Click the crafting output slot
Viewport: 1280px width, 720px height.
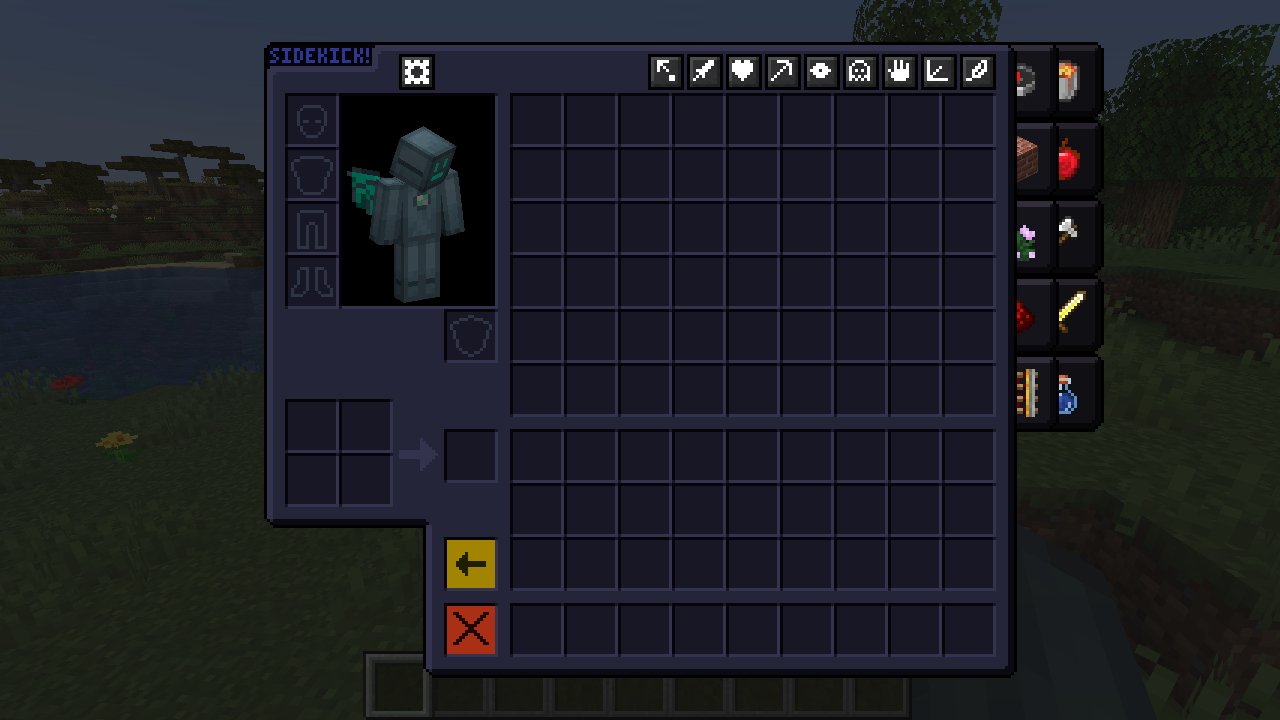[x=470, y=455]
